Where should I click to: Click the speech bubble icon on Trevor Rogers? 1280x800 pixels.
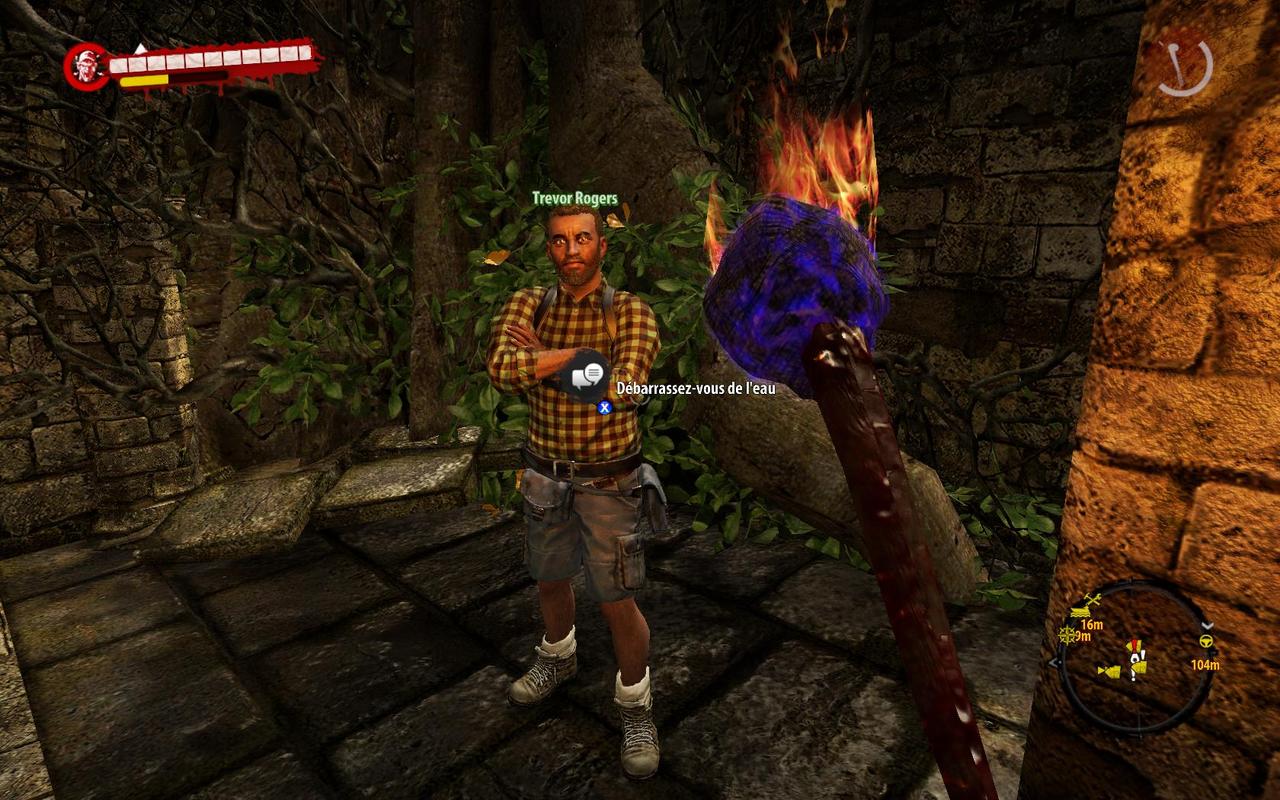click(587, 376)
